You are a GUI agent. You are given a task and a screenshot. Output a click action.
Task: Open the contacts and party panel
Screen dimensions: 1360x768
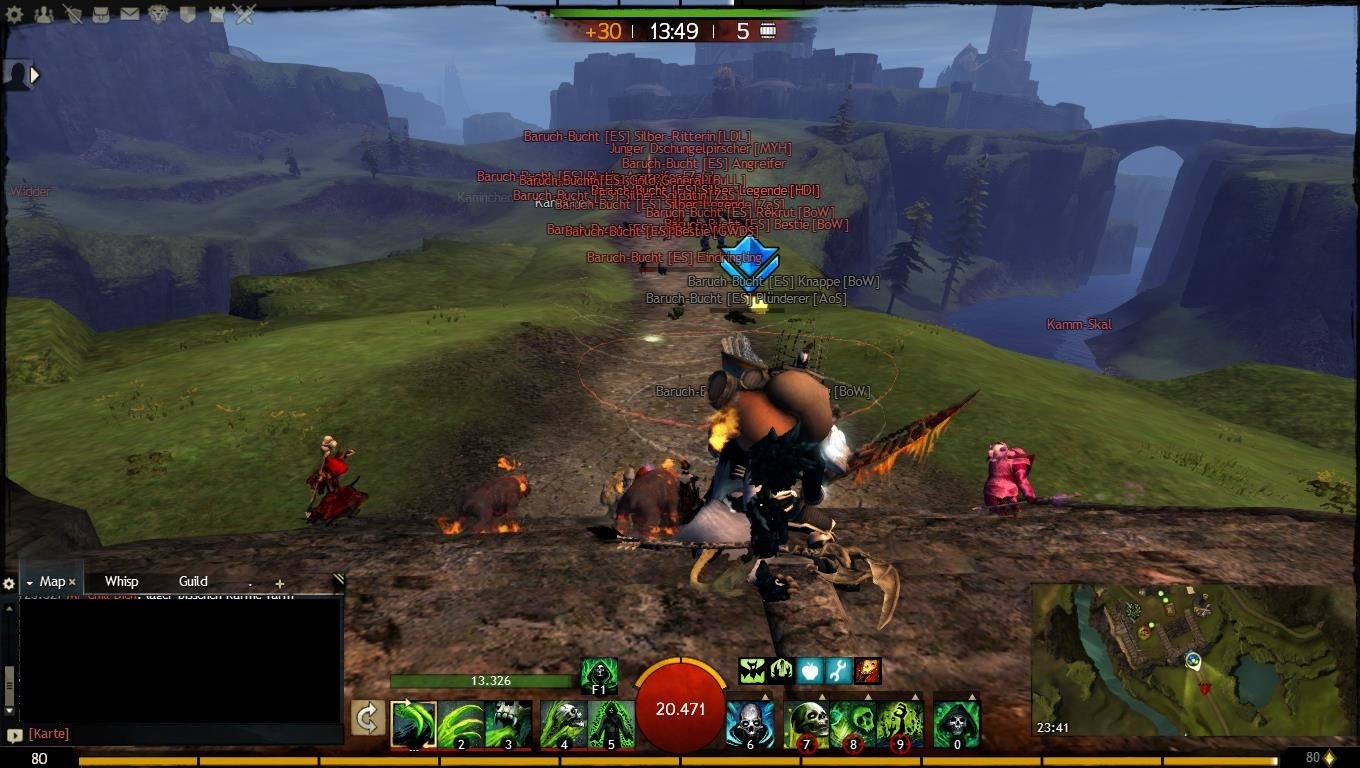click(x=44, y=14)
